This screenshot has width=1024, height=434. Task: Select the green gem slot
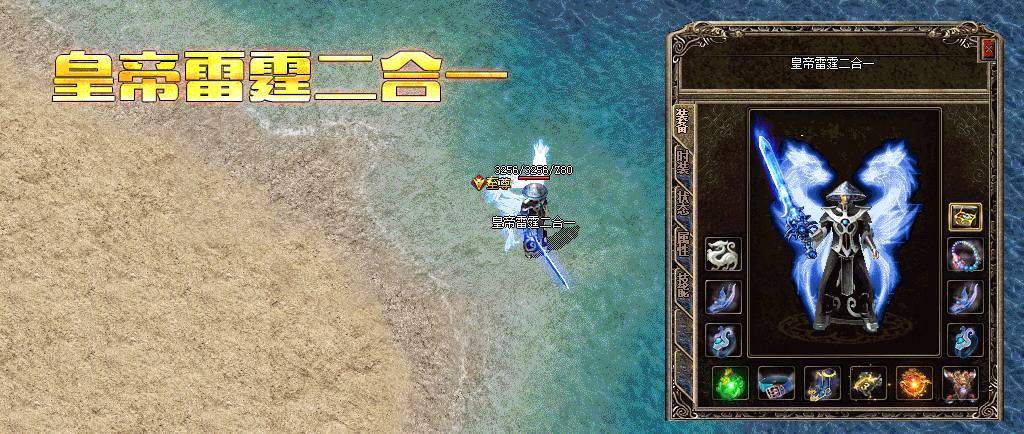[730, 383]
